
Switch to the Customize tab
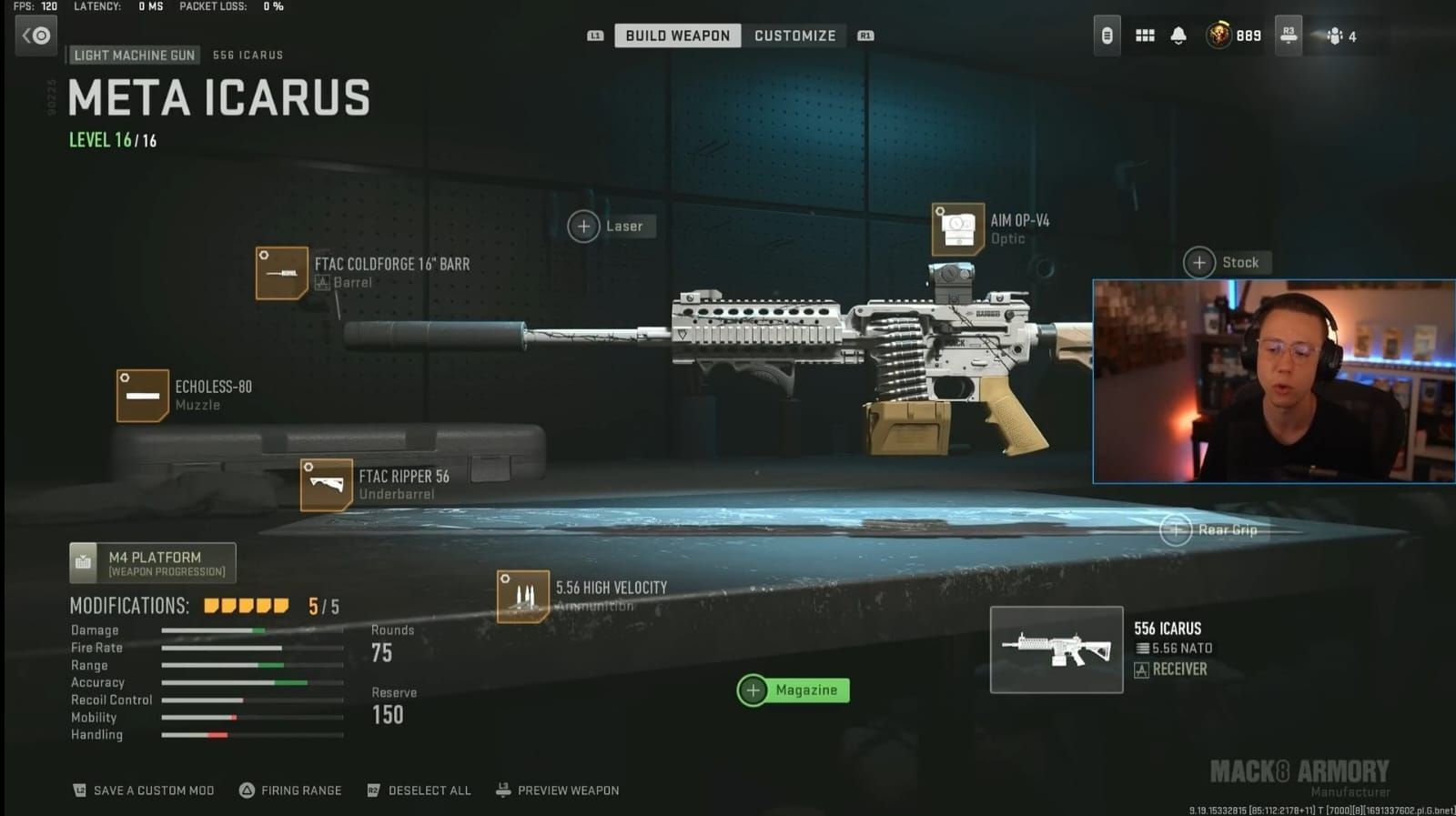794,35
